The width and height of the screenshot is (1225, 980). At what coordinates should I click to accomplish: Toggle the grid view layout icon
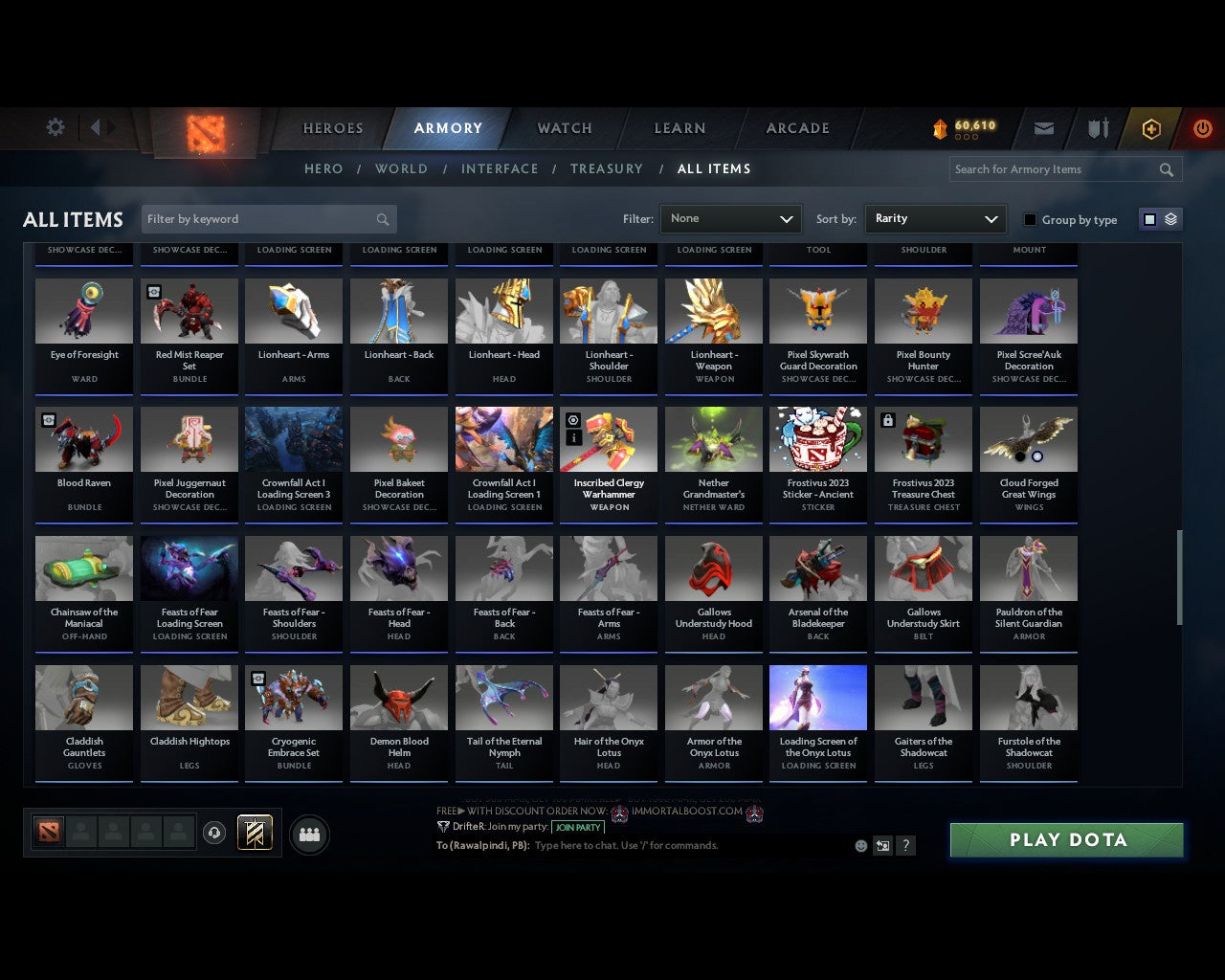click(x=1148, y=218)
